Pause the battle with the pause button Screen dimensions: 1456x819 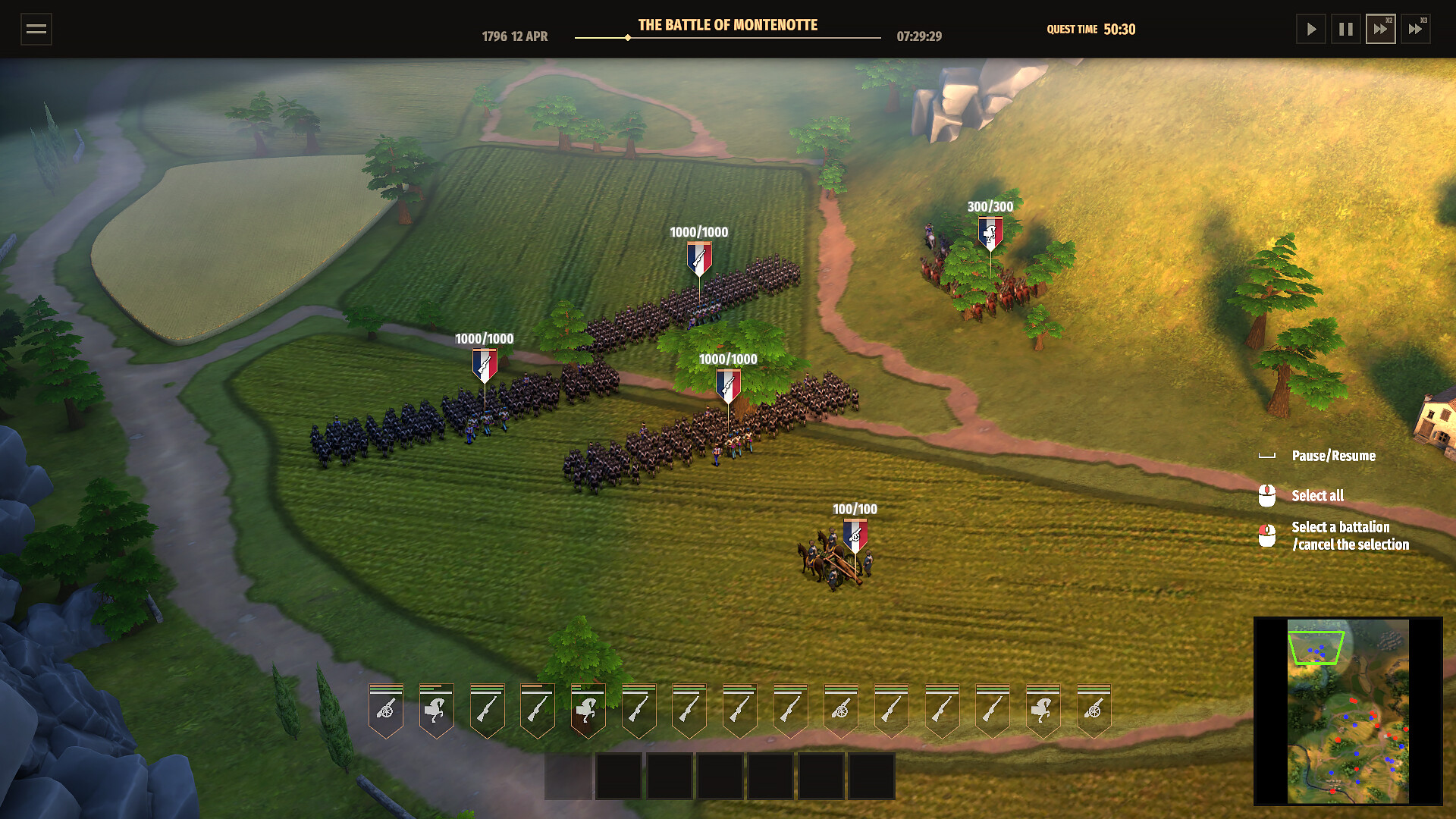pos(1346,30)
